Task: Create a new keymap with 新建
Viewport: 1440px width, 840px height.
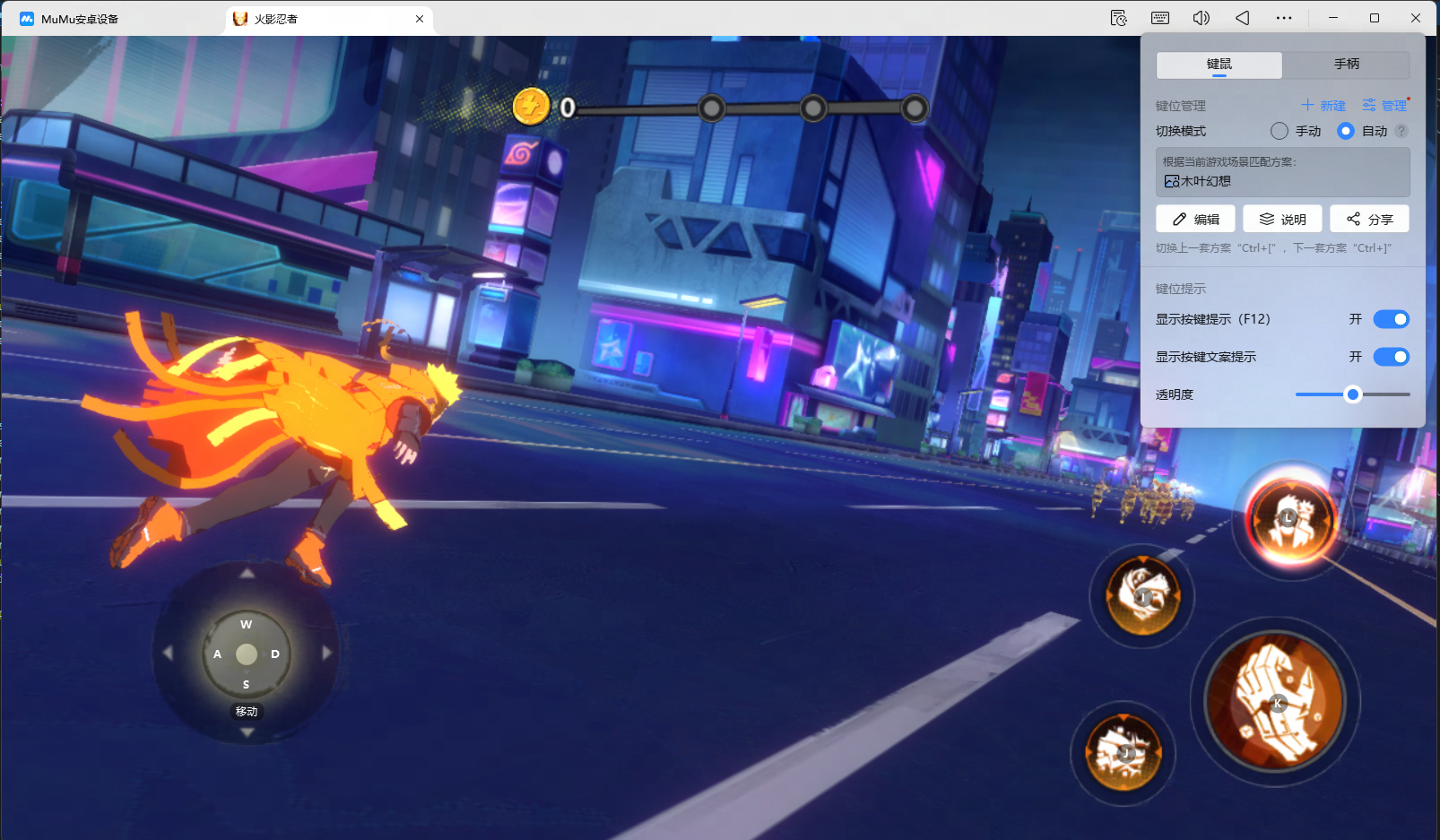Action: coord(1323,106)
